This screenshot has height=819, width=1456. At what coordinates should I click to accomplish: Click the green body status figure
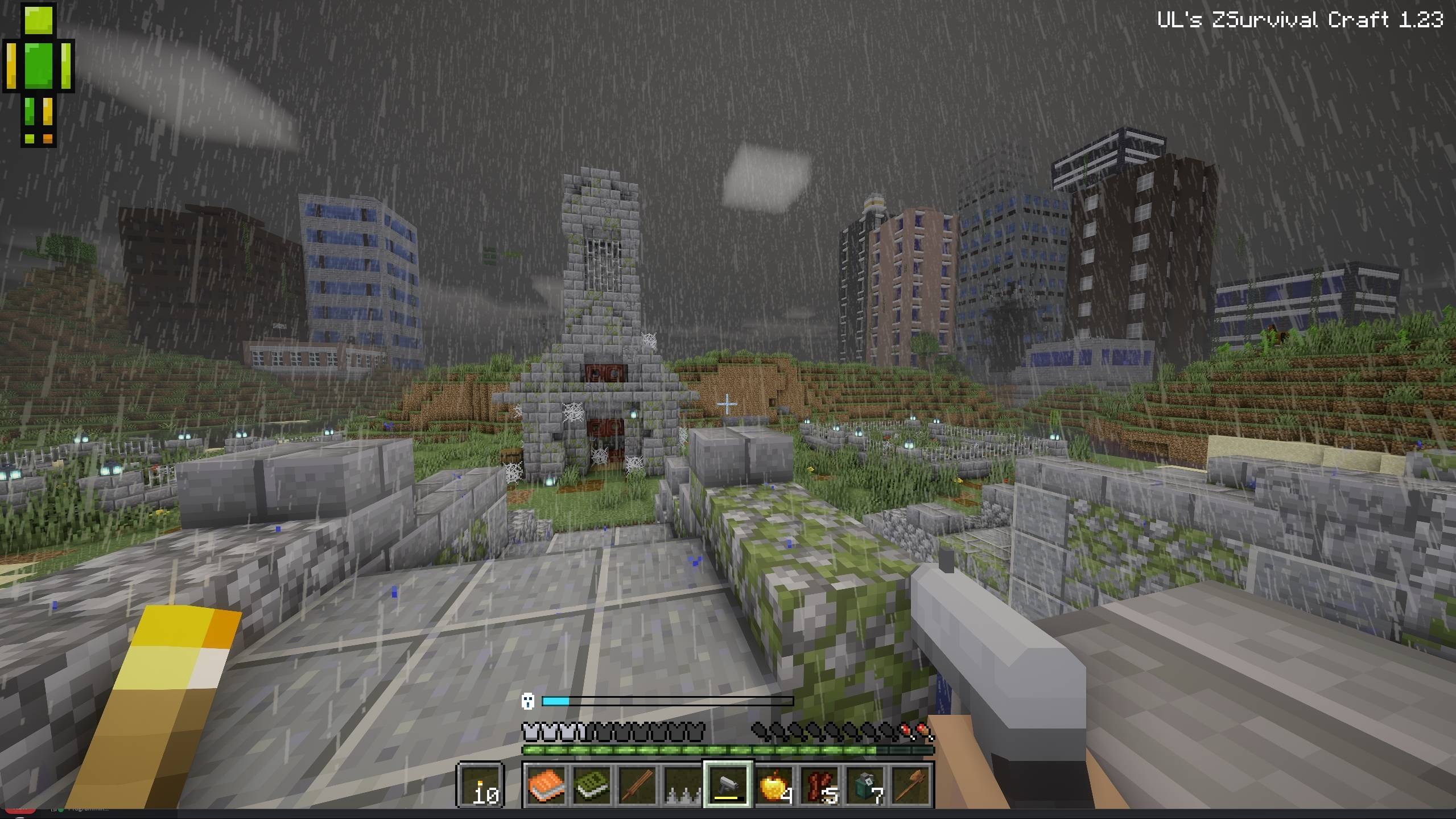pyautogui.click(x=39, y=74)
